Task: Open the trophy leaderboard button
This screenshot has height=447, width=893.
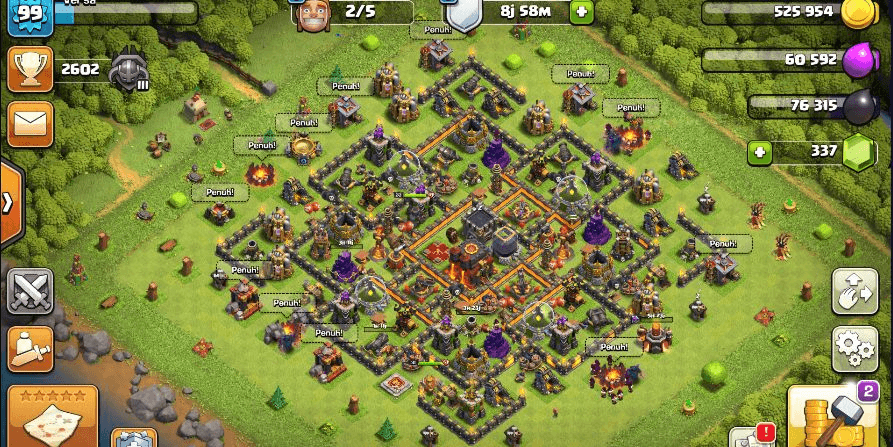Action: (30, 69)
